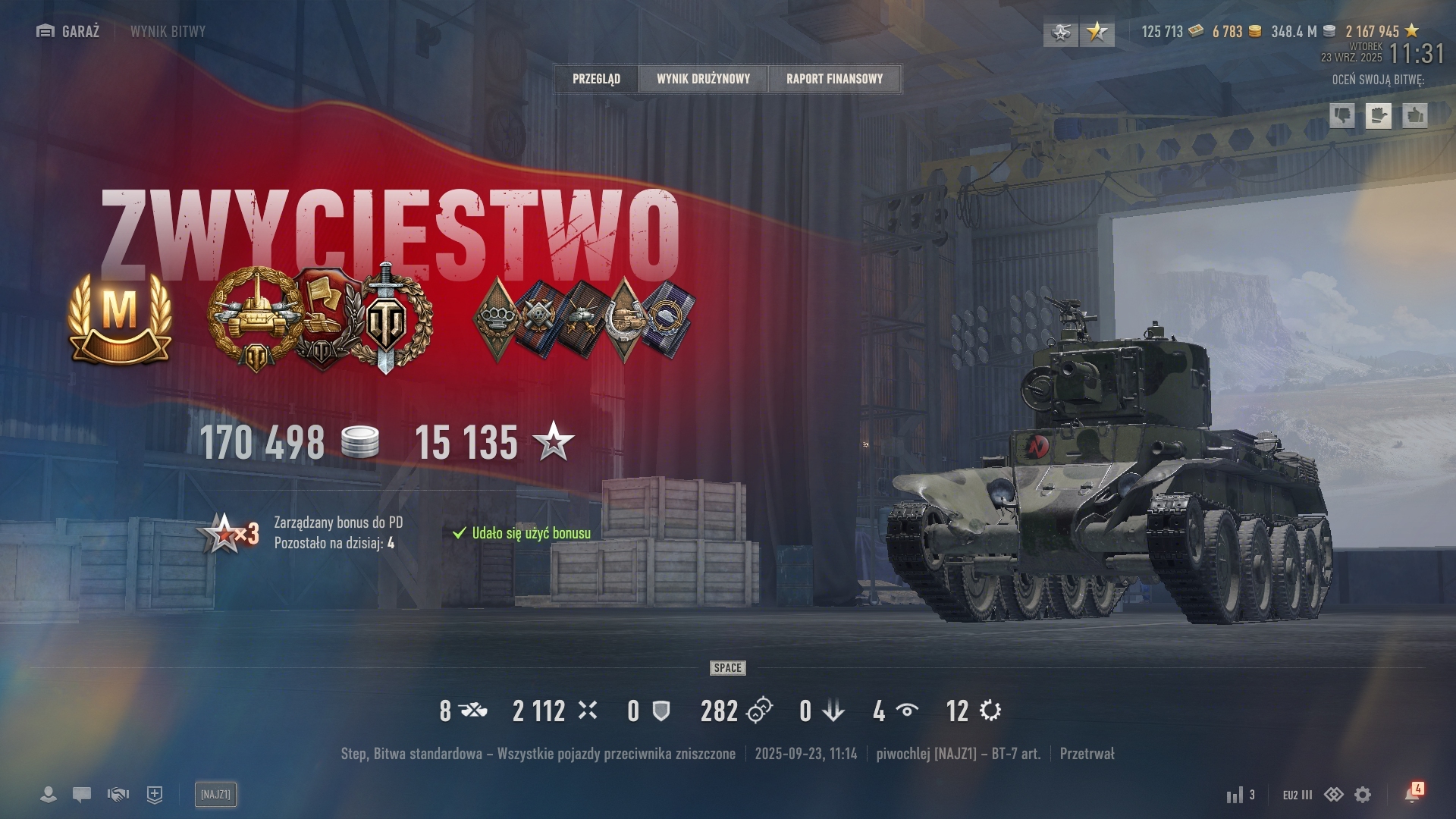Return to the Garaż screen
This screenshot has height=819, width=1456.
[x=68, y=31]
